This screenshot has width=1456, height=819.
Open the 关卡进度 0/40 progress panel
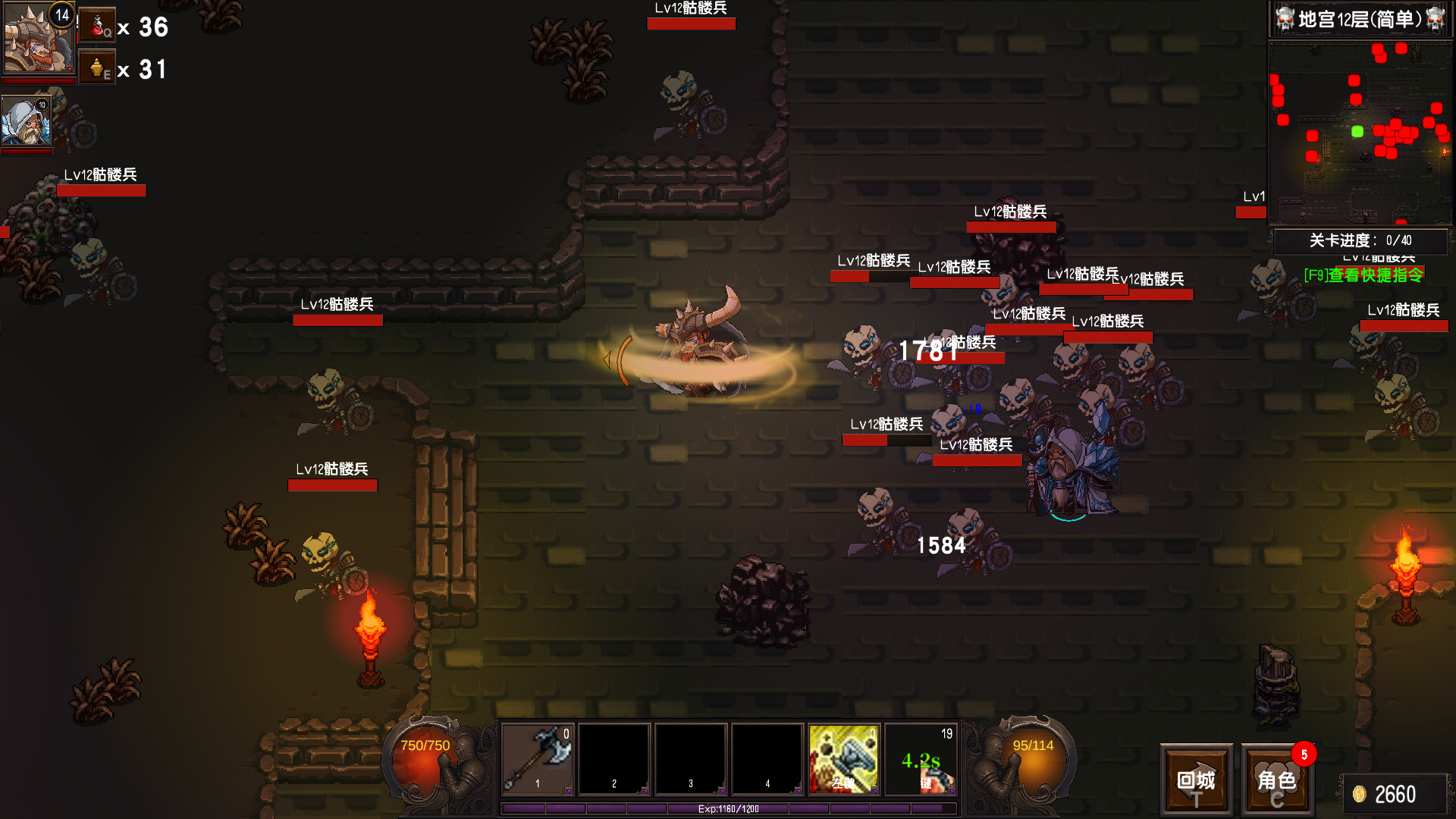tap(1360, 239)
